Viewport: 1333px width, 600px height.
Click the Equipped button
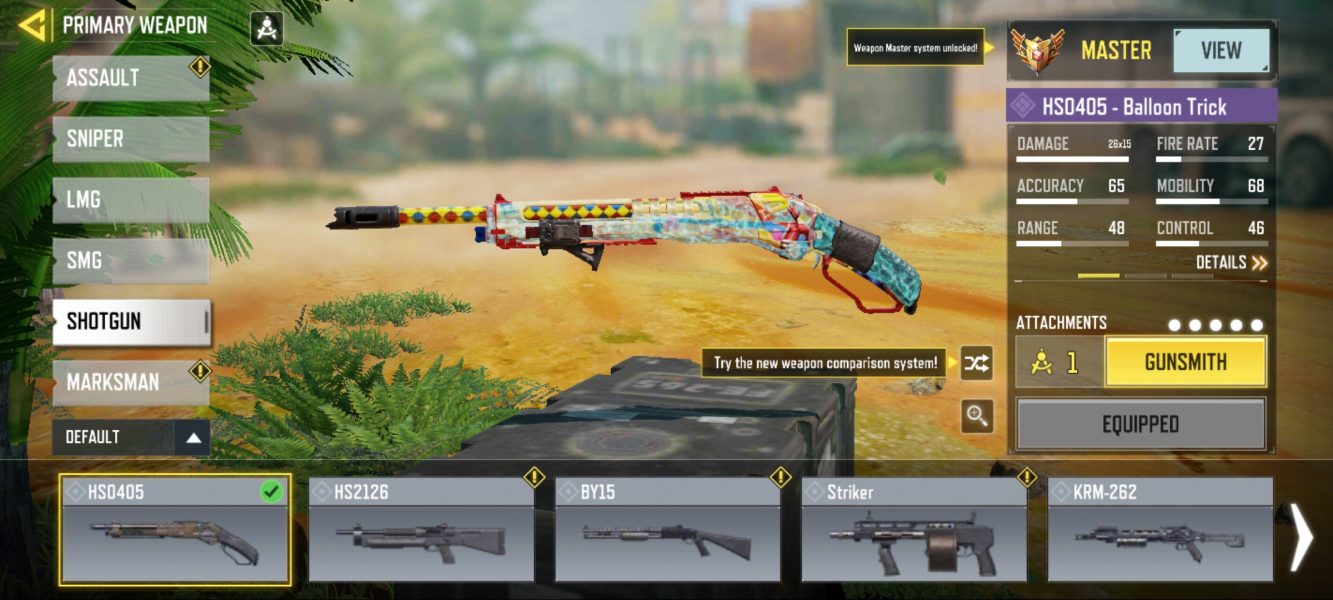(x=1141, y=424)
